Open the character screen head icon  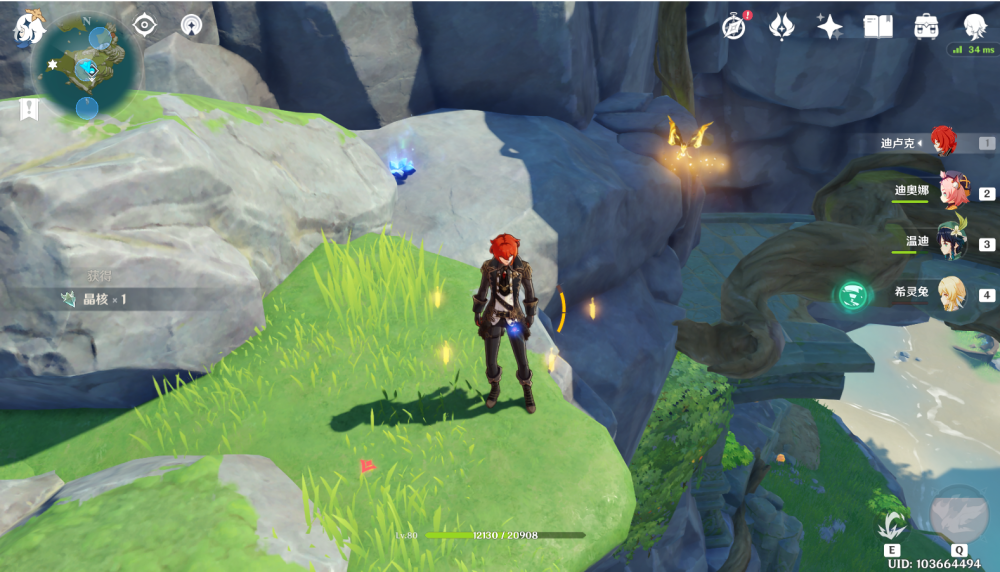(x=974, y=27)
